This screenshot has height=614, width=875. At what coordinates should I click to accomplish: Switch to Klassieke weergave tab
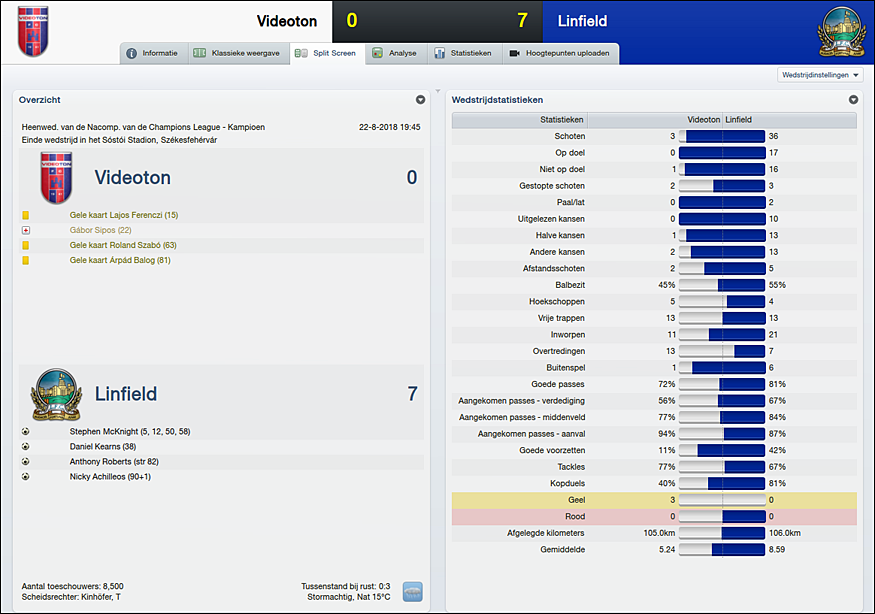(237, 53)
